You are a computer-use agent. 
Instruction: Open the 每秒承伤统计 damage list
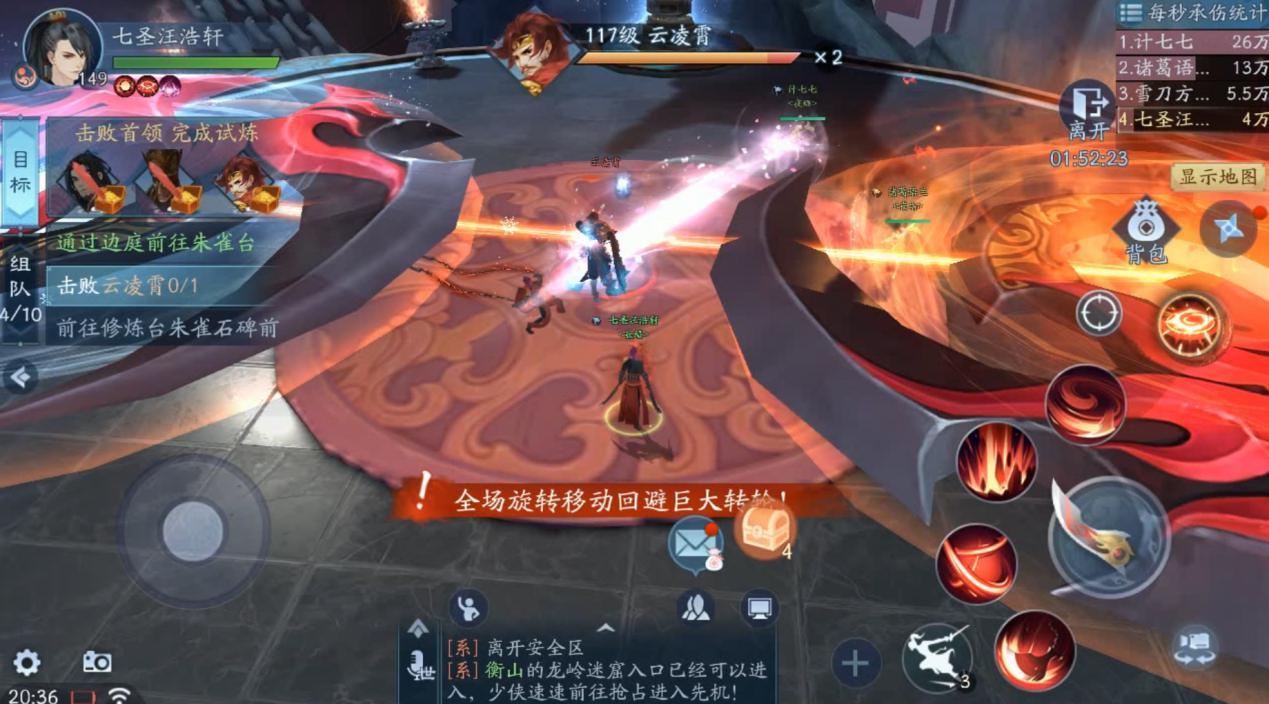click(1191, 13)
